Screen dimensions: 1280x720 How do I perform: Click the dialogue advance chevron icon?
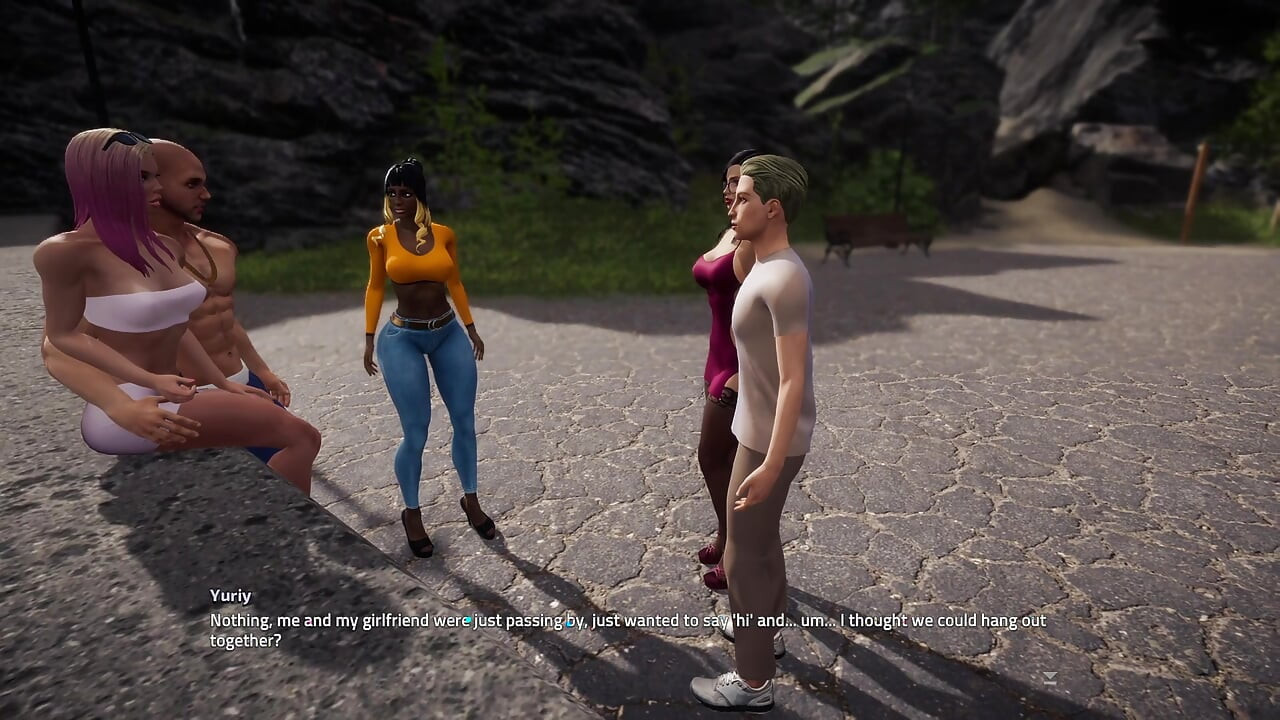click(x=1050, y=677)
